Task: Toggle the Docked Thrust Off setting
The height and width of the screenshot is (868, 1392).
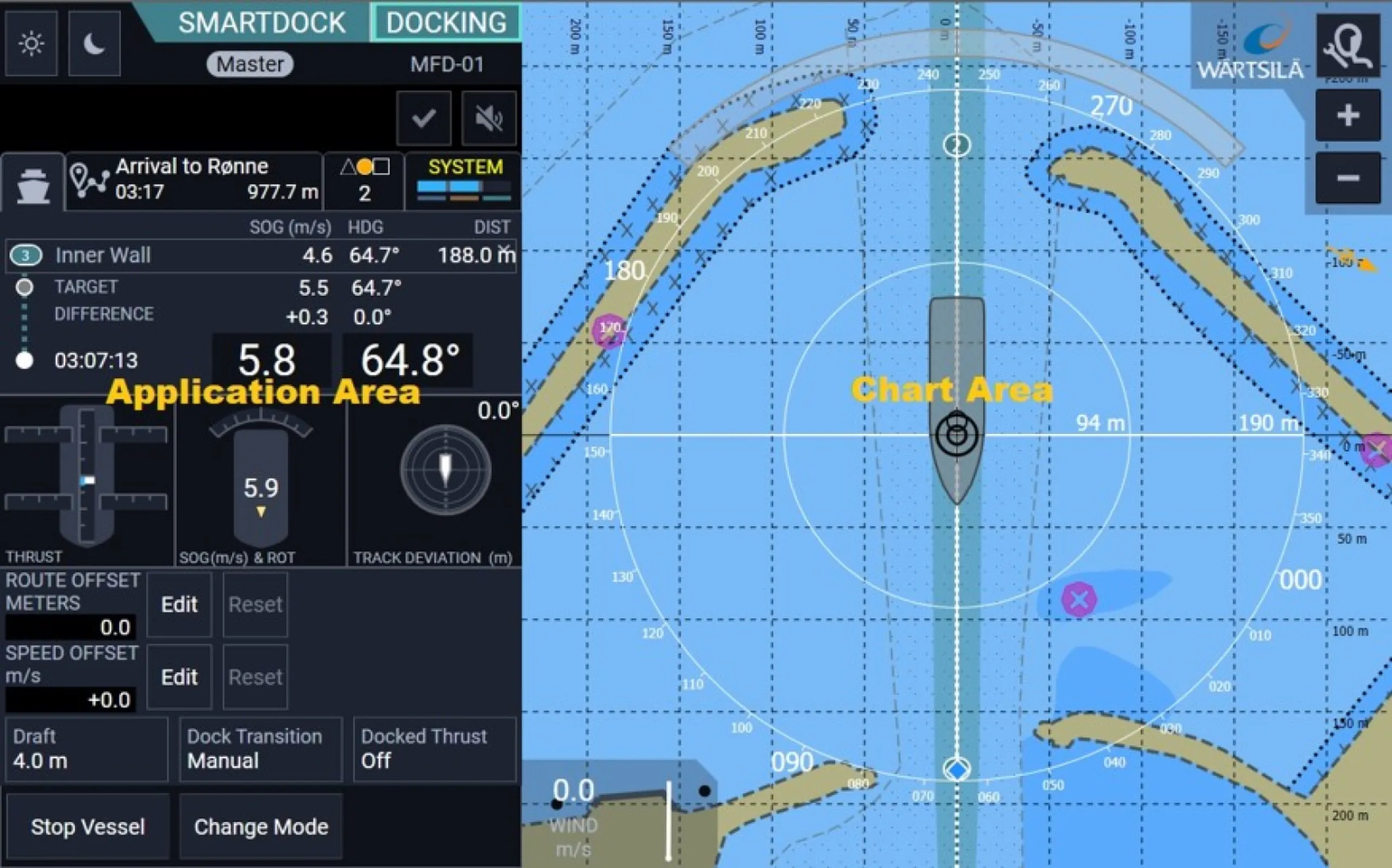Action: click(435, 749)
